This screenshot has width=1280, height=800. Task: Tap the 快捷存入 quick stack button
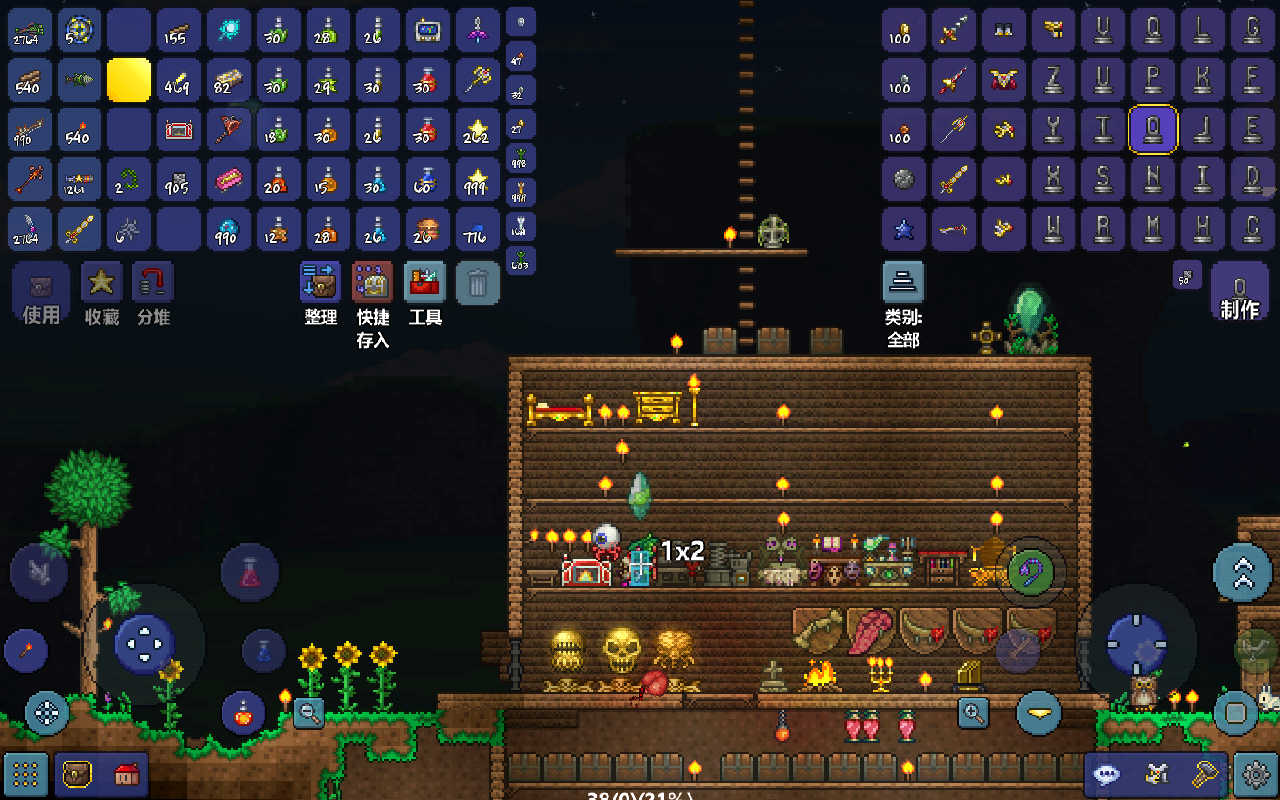[x=372, y=283]
